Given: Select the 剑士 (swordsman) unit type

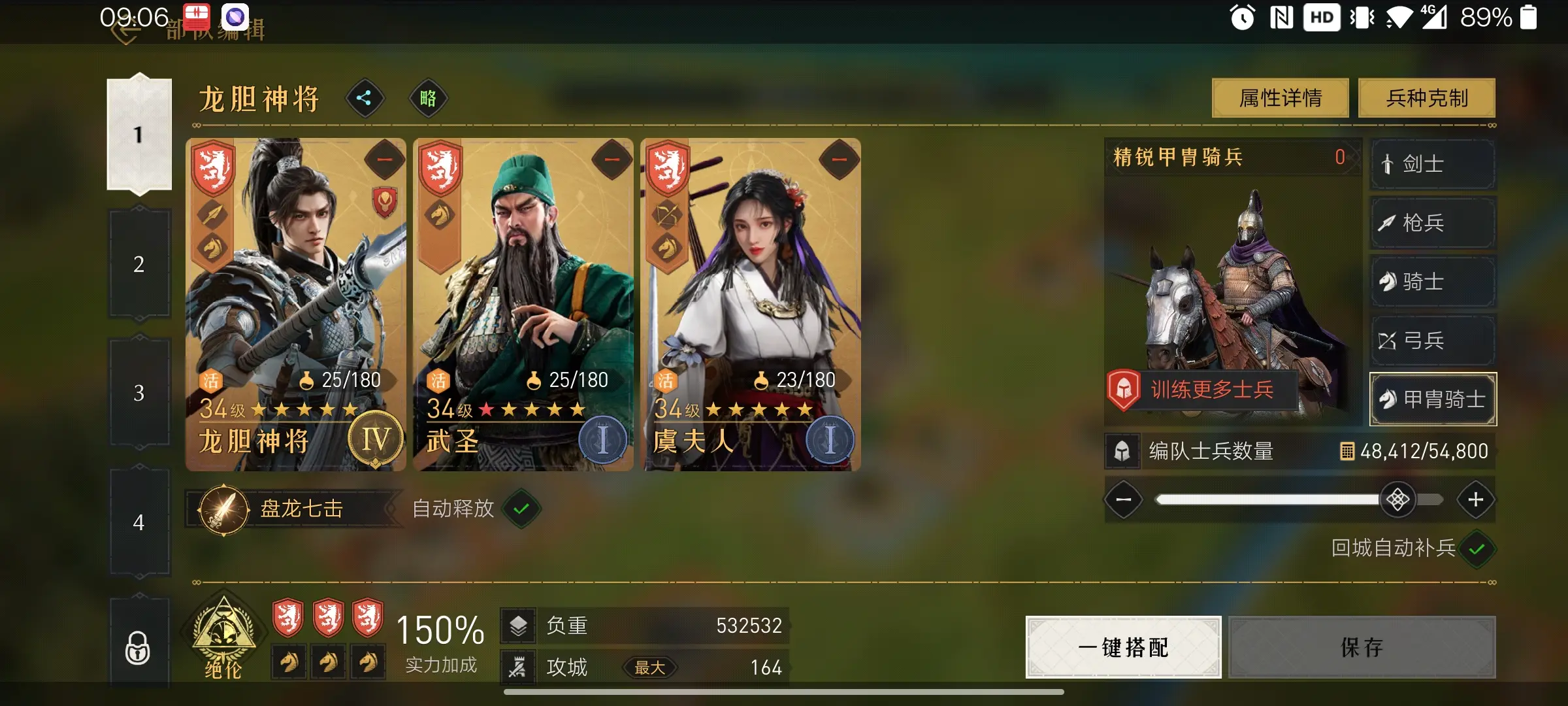Looking at the screenshot, I should (x=1432, y=164).
